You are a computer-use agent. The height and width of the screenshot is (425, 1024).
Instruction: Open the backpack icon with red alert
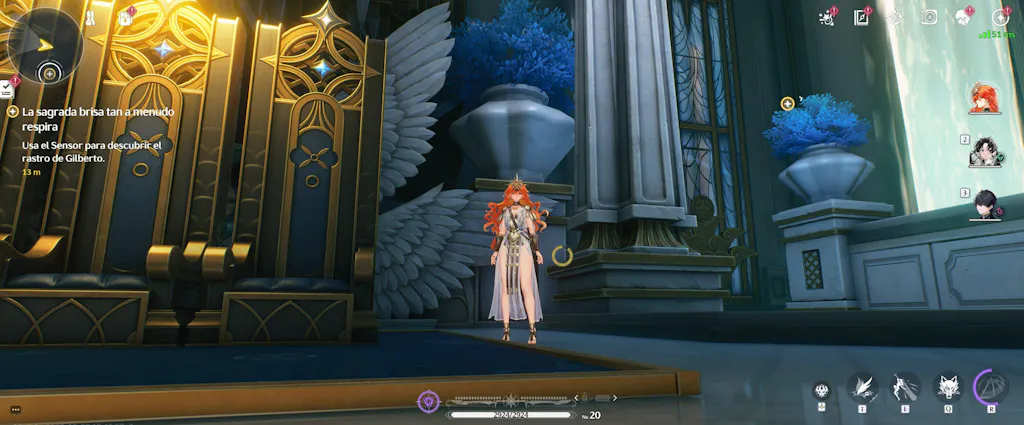[125, 17]
